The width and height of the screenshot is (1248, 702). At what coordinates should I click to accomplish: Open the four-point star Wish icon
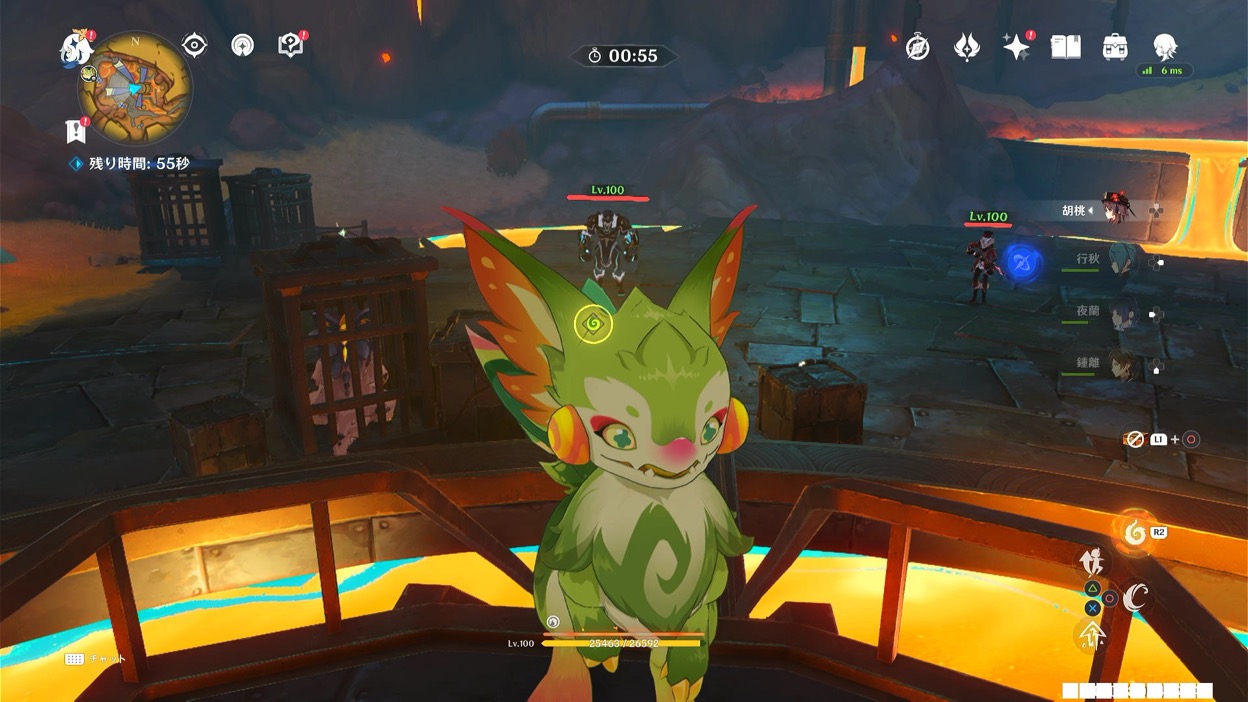pos(1016,47)
